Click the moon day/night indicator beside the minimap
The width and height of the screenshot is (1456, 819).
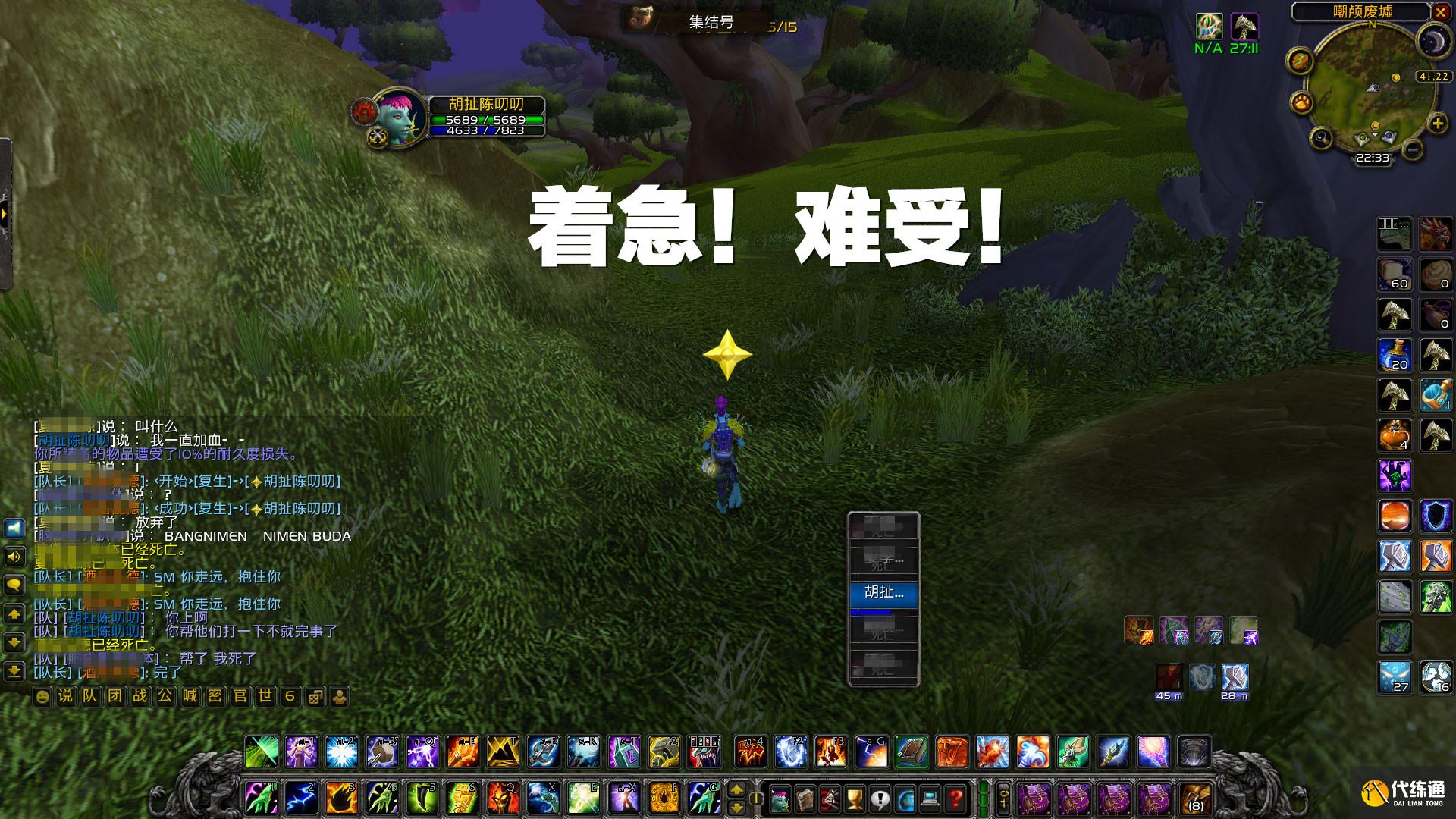1434,41
